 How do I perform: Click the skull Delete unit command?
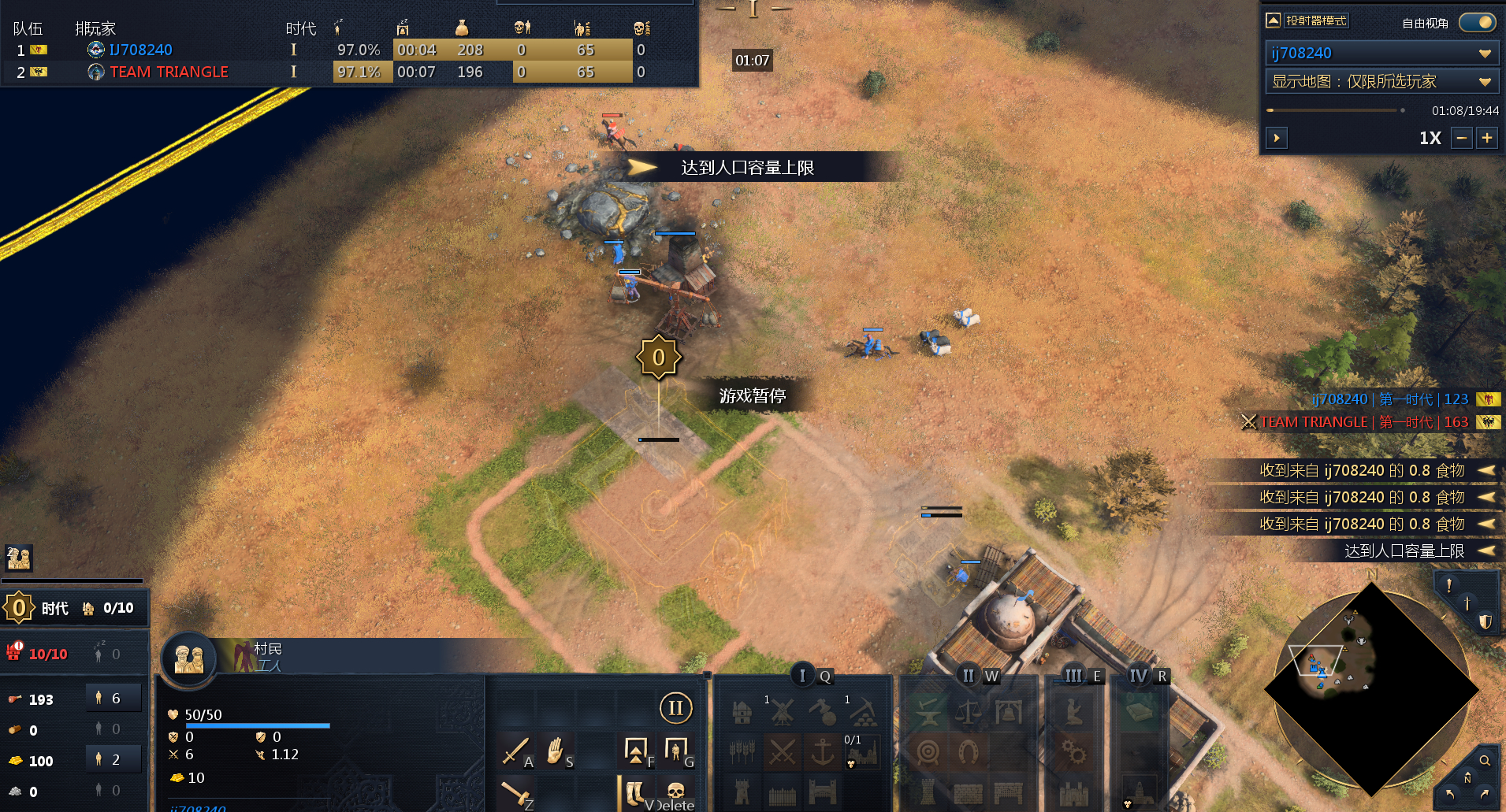tap(675, 791)
